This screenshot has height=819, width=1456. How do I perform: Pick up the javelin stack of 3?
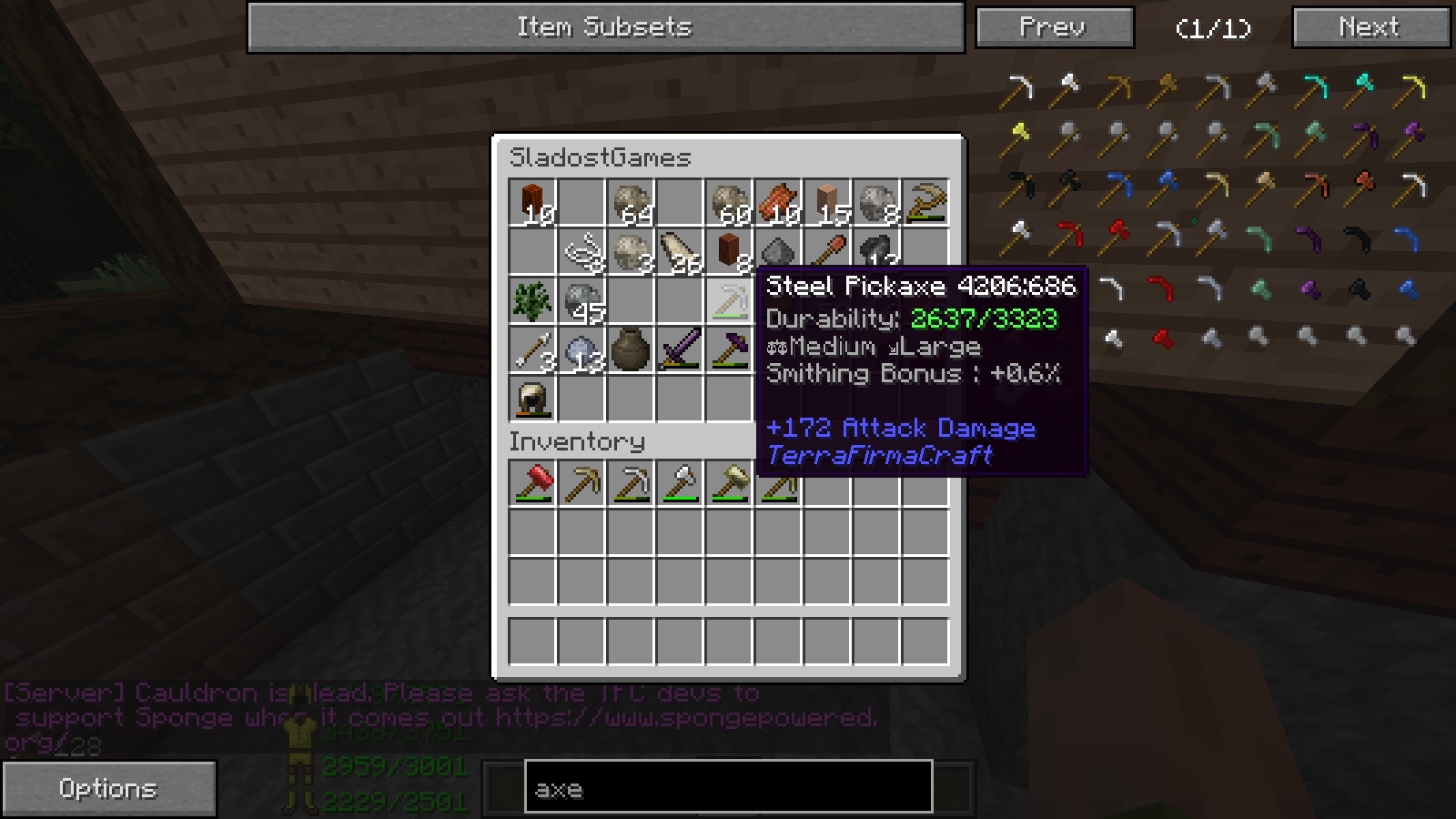[x=532, y=349]
